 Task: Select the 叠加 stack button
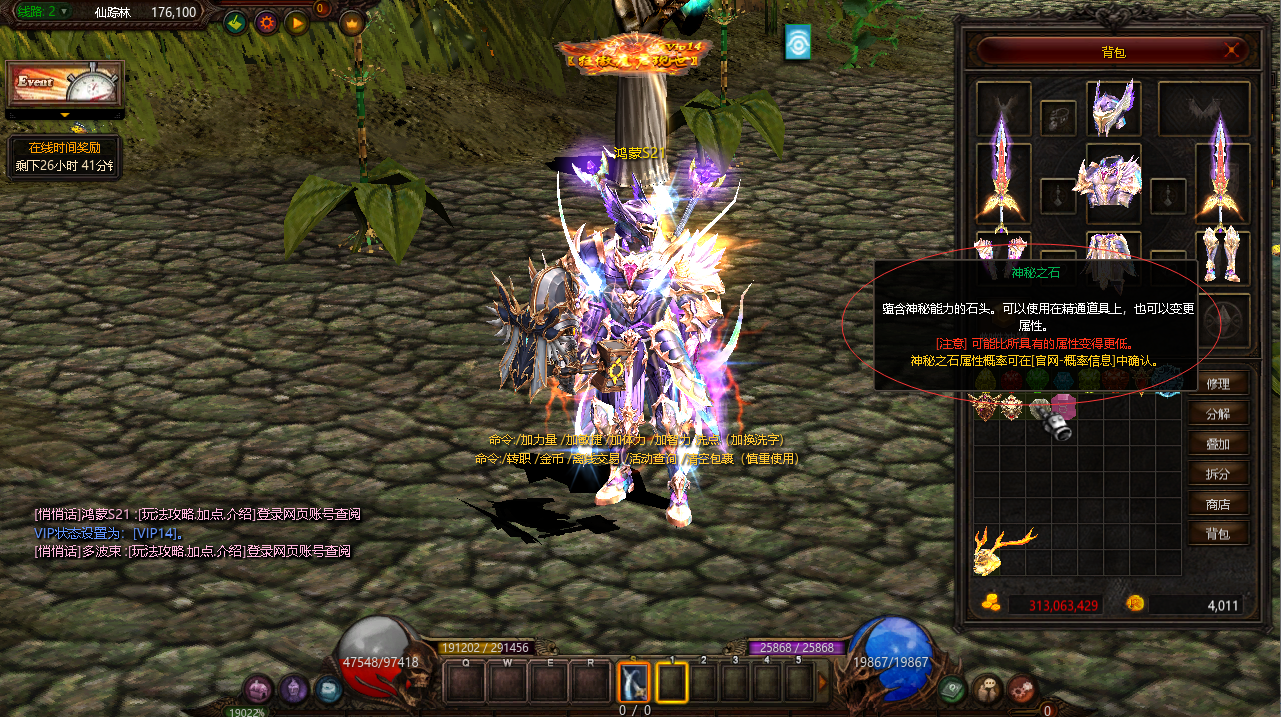pyautogui.click(x=1218, y=444)
